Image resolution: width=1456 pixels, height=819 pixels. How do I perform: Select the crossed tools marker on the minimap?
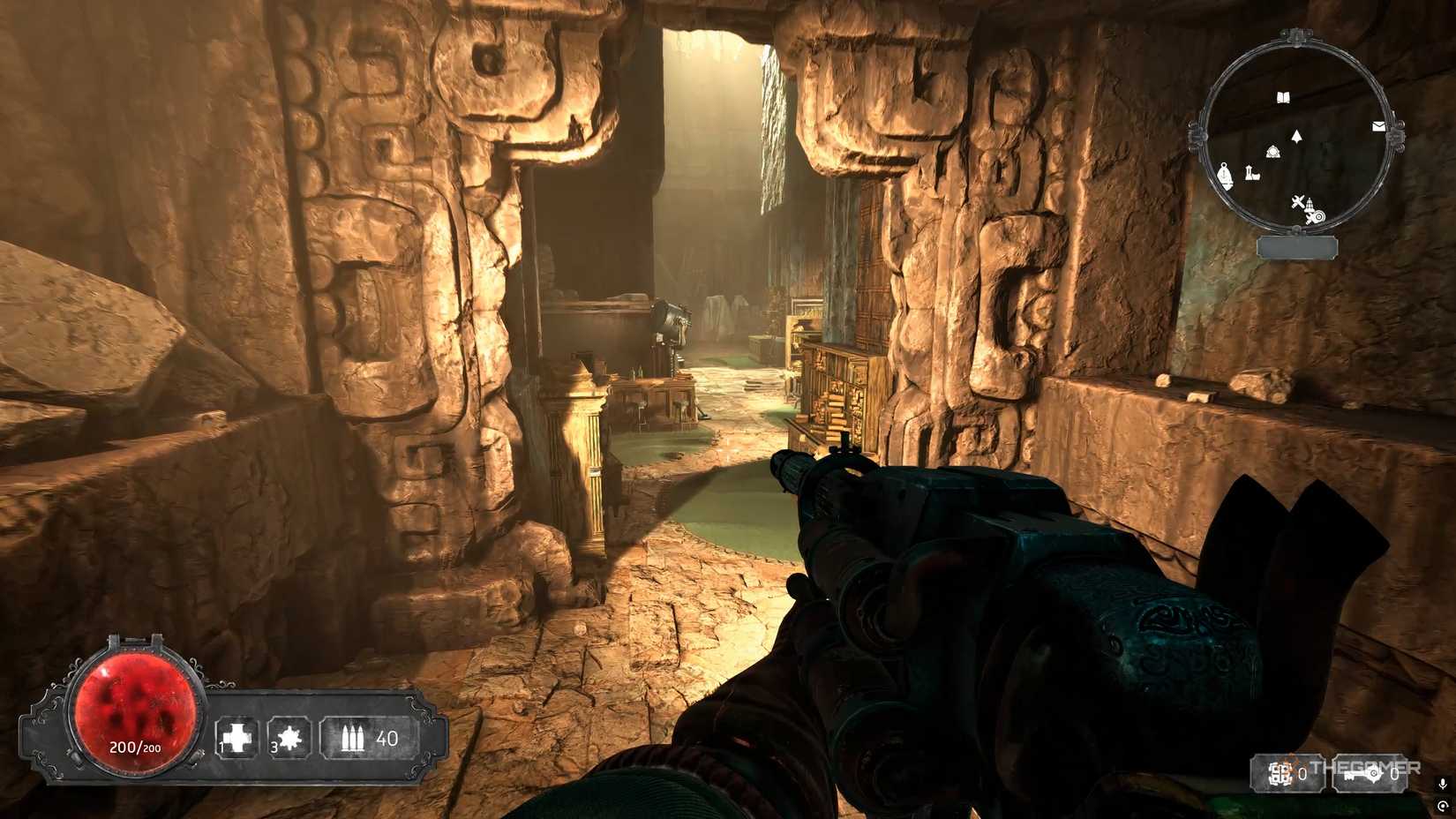click(x=1296, y=203)
